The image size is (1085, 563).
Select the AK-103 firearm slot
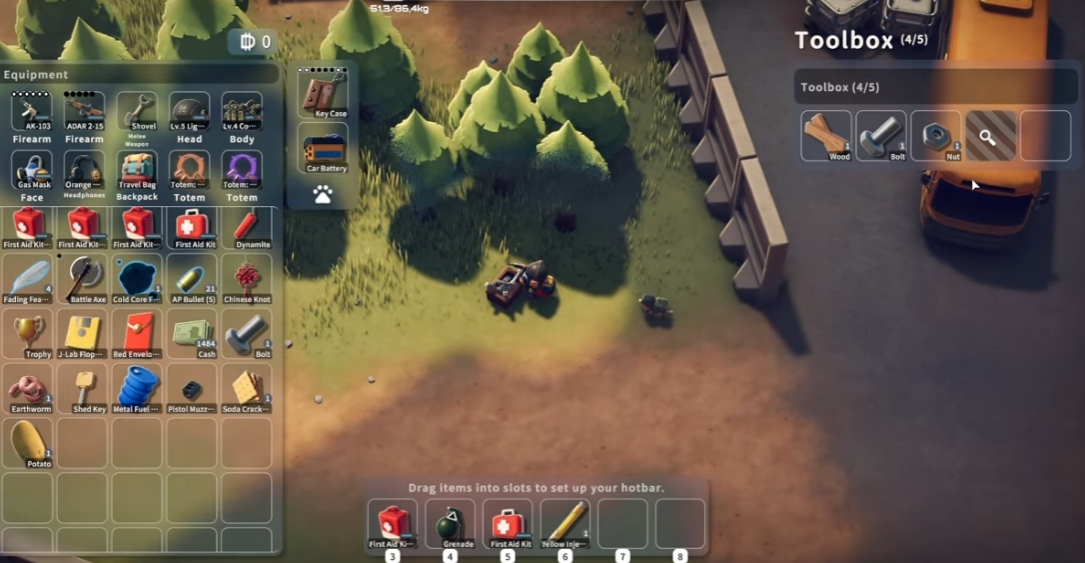point(31,111)
